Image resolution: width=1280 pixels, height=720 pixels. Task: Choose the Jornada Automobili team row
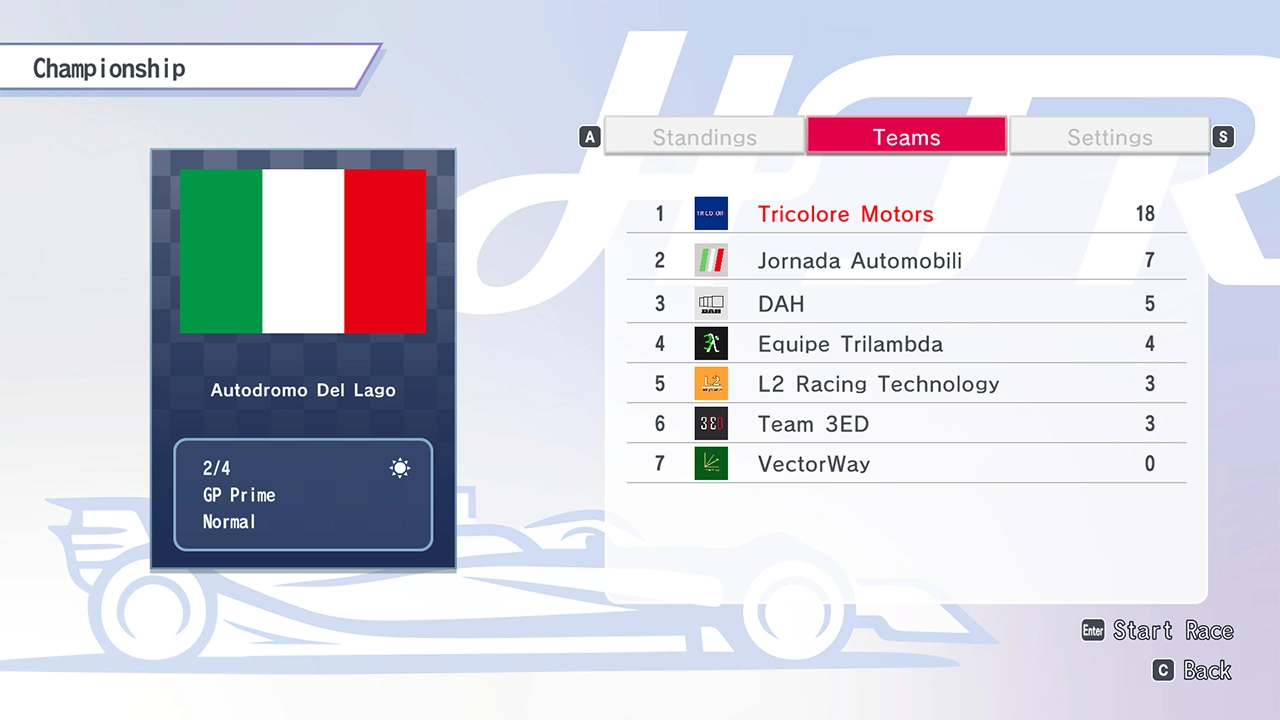905,261
